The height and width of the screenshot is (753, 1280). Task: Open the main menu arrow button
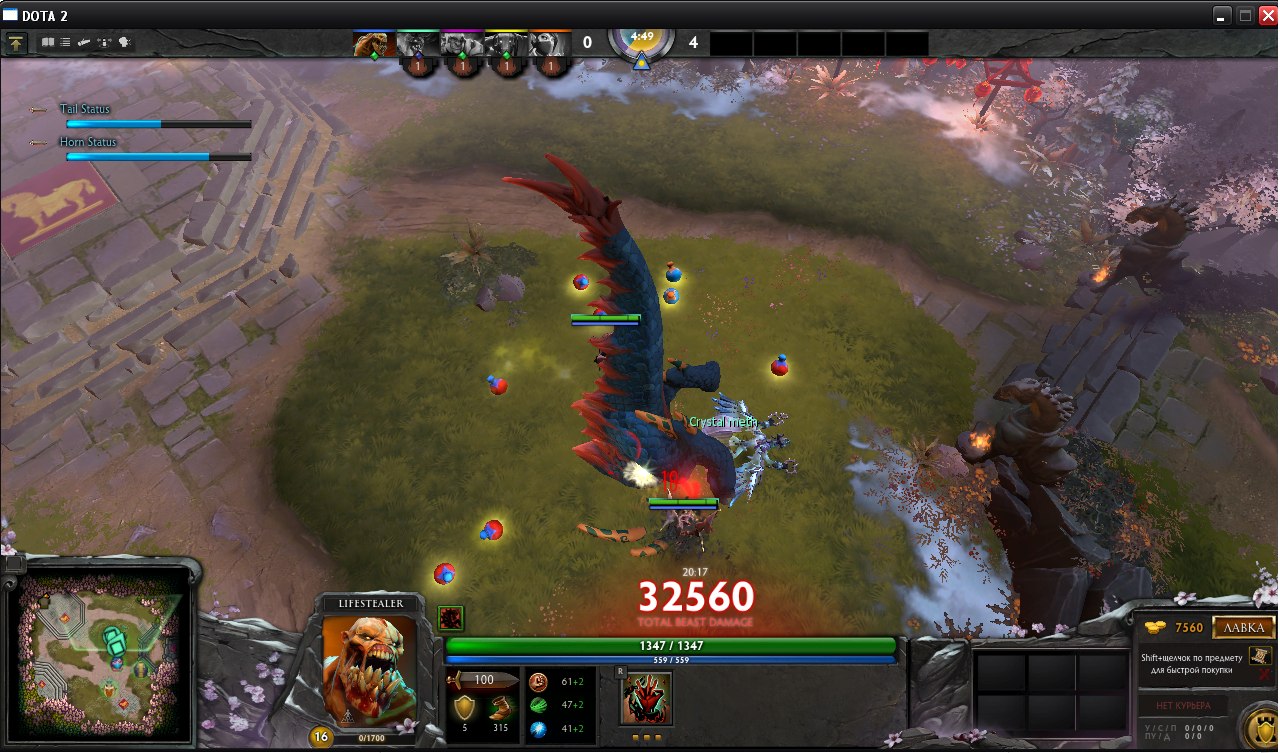17,43
